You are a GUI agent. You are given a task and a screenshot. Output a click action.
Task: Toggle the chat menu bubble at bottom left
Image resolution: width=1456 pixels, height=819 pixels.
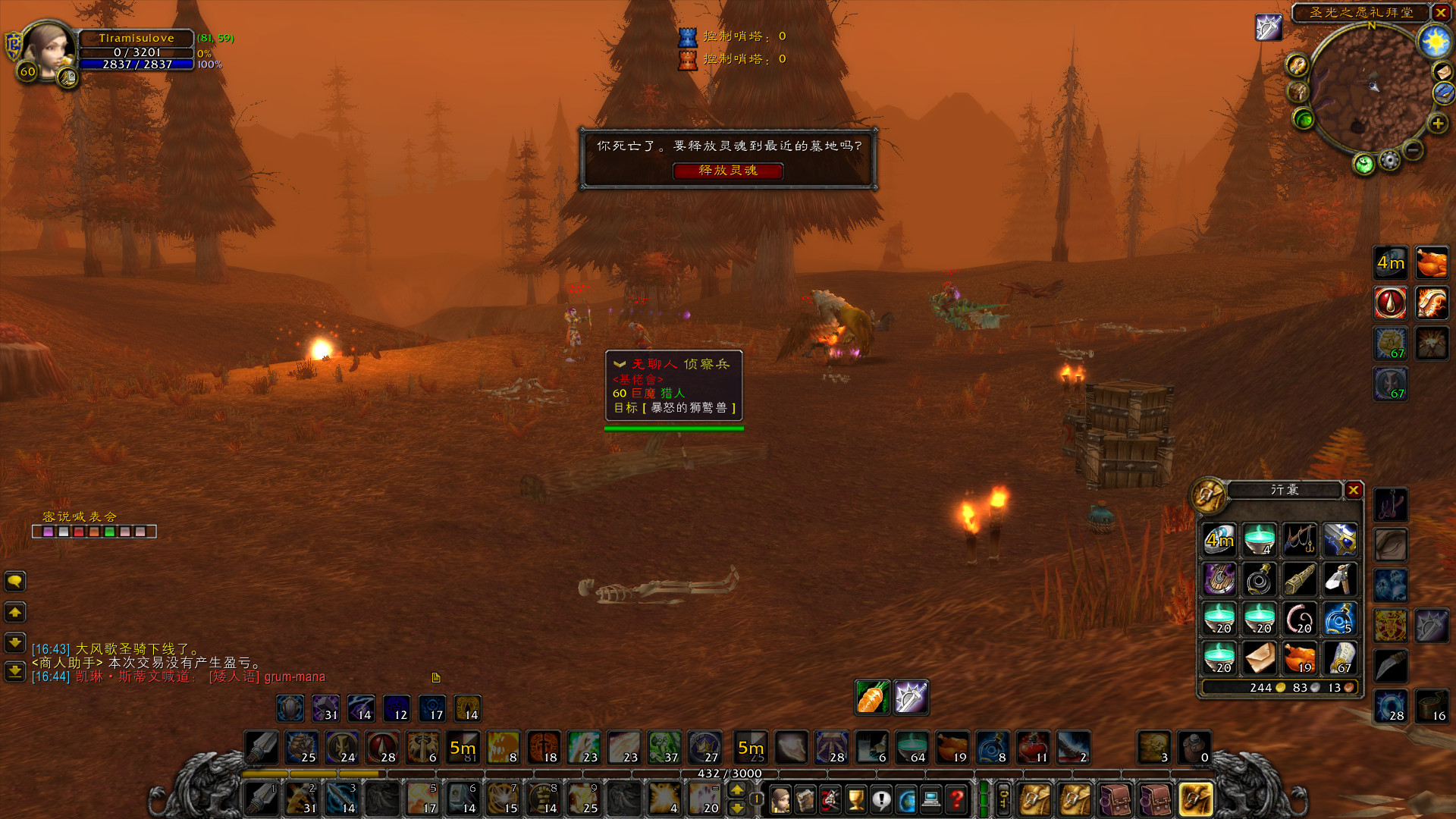coord(15,582)
